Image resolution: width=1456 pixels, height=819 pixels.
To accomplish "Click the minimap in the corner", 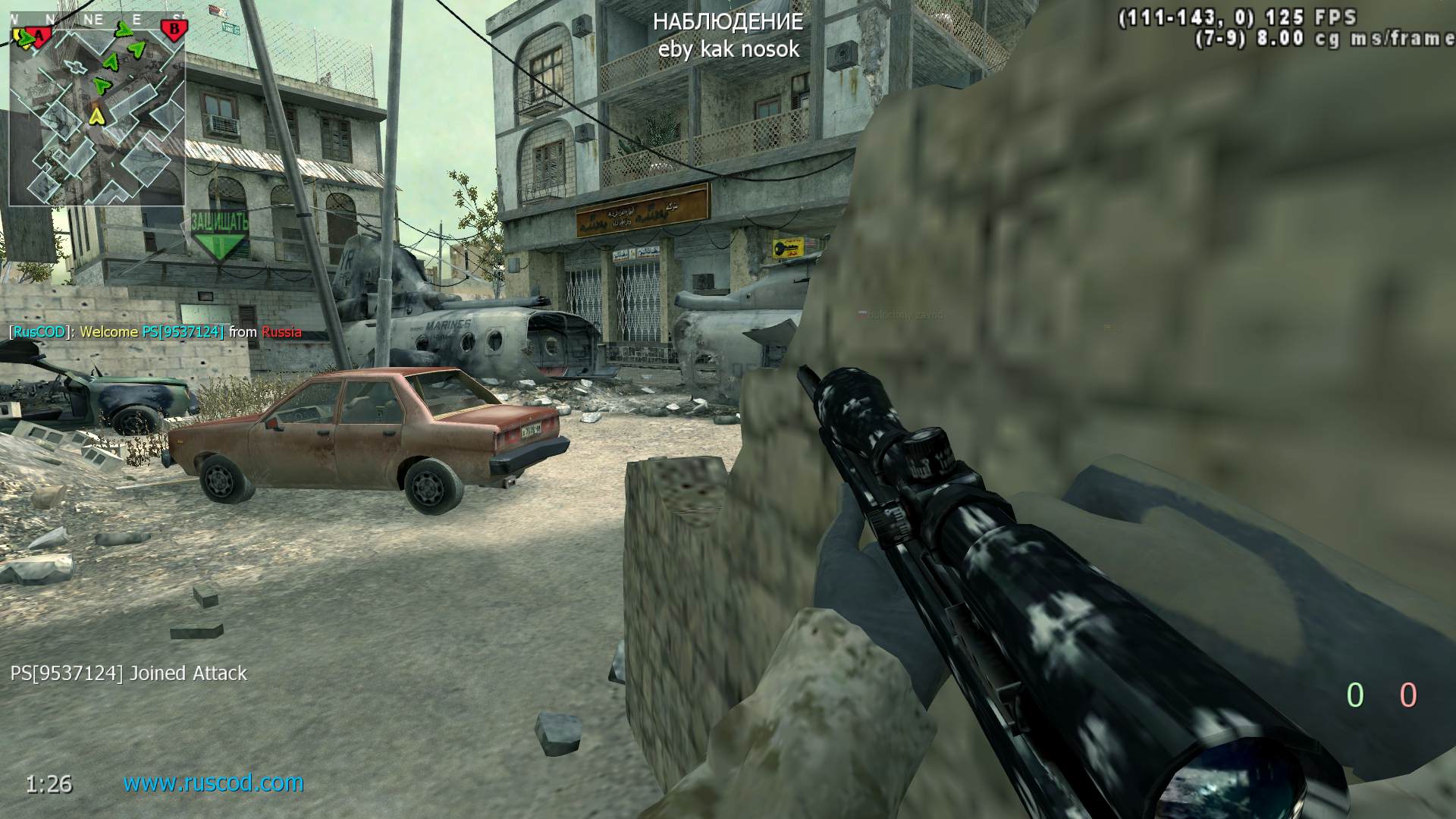I will (97, 114).
